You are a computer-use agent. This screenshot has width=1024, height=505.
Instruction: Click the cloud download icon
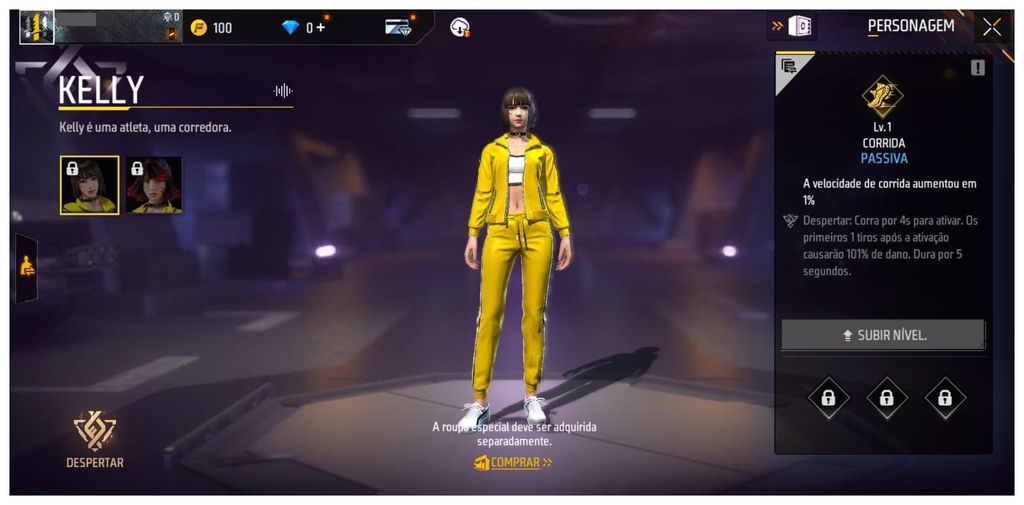(x=459, y=27)
